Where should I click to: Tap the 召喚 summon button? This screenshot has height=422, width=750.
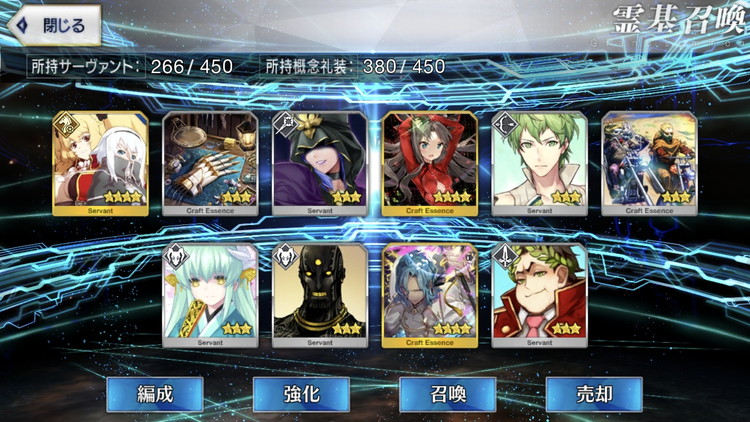point(448,394)
